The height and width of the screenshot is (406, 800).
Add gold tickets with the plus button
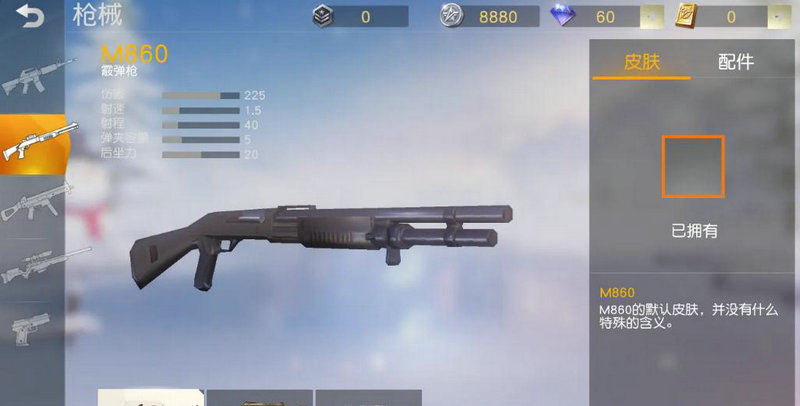coord(775,17)
